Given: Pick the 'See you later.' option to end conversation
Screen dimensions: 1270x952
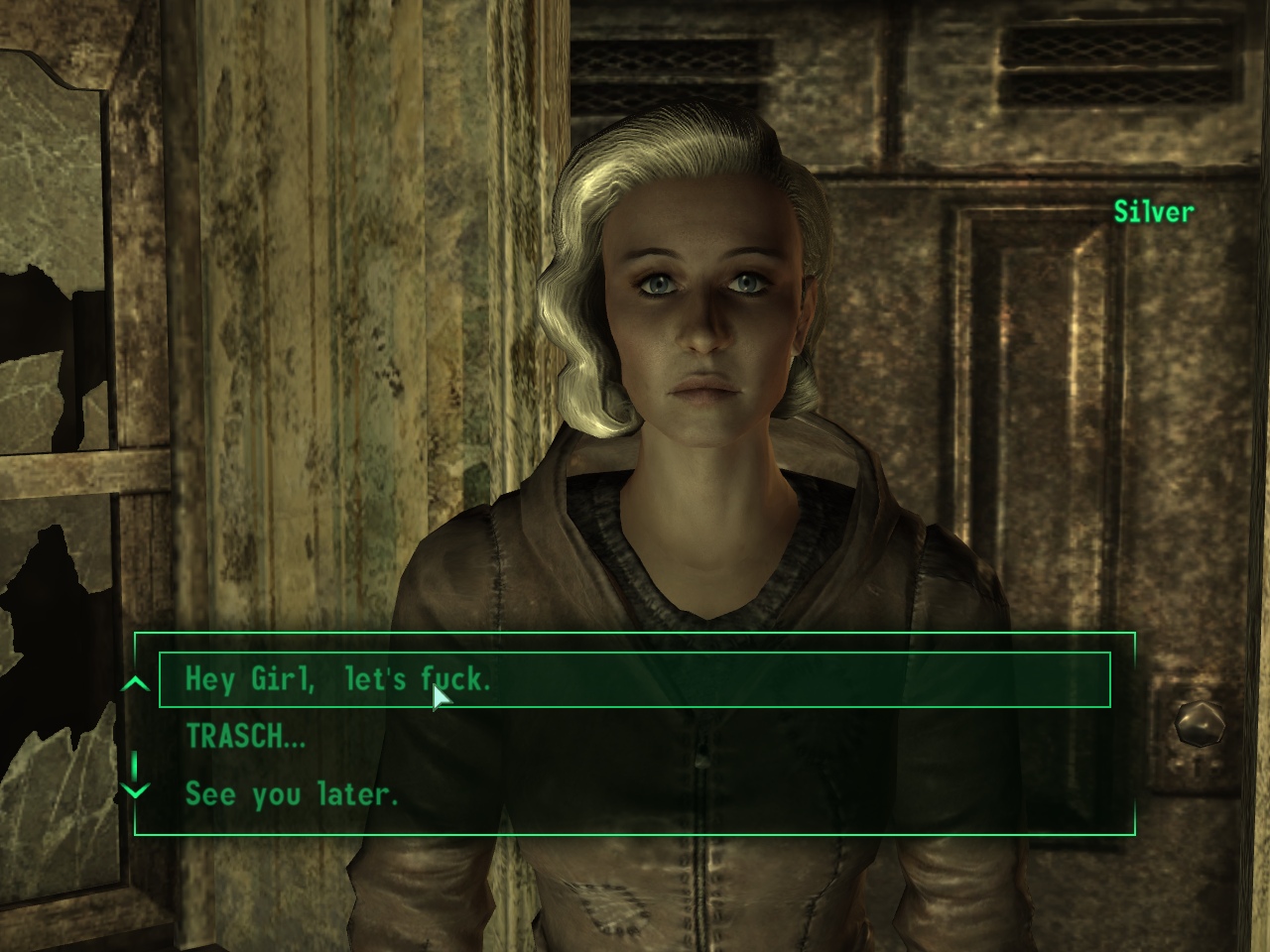Looking at the screenshot, I should click(x=290, y=793).
